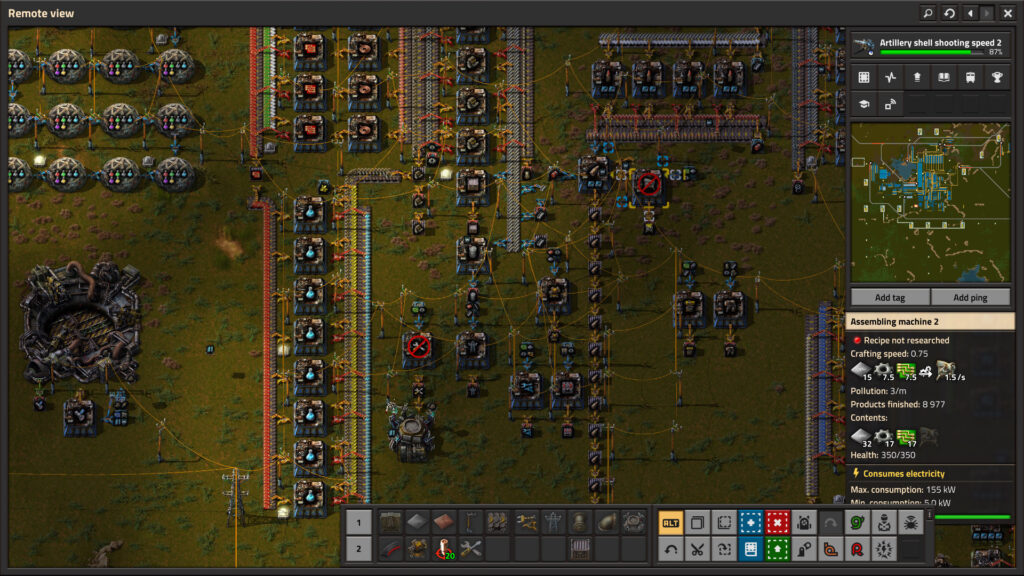Open the graduation cap tips icon
This screenshot has height=576, width=1024.
(x=864, y=103)
